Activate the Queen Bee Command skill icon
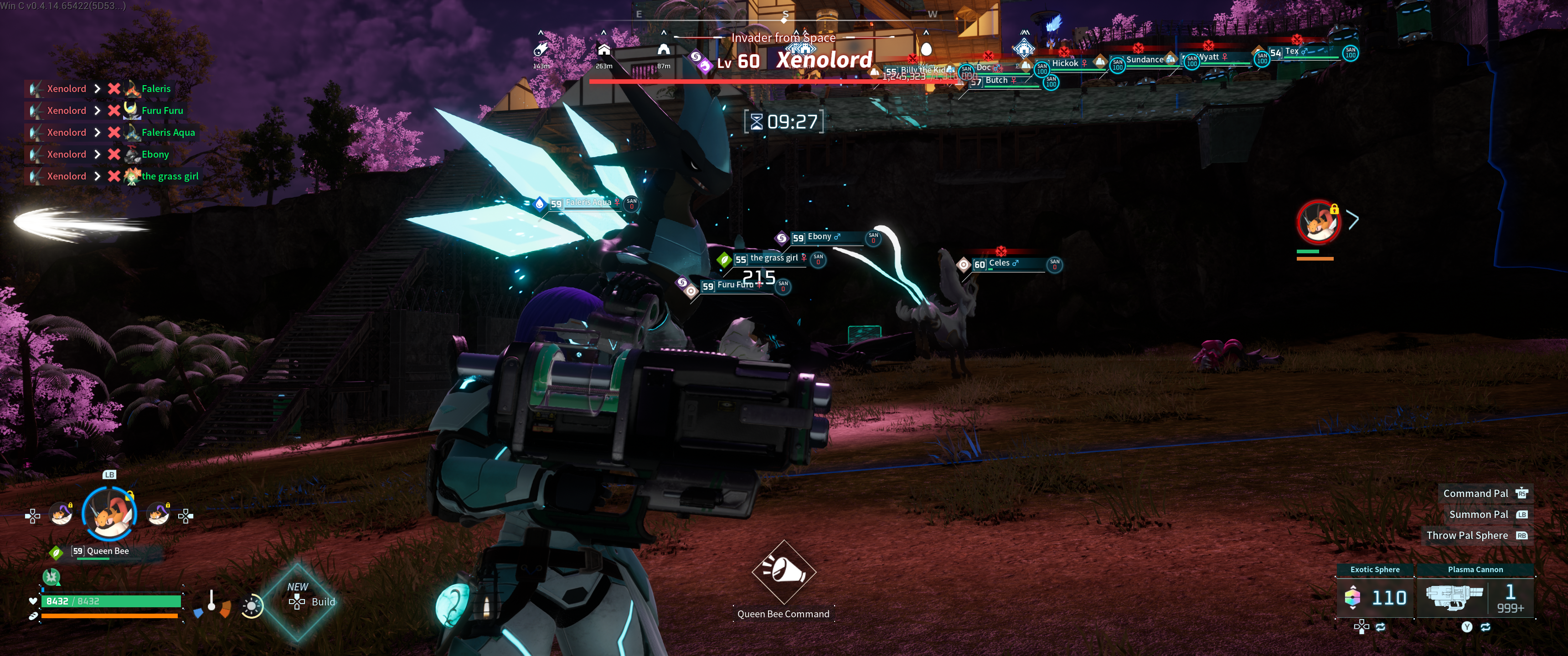Image resolution: width=1568 pixels, height=656 pixels. coord(784,571)
